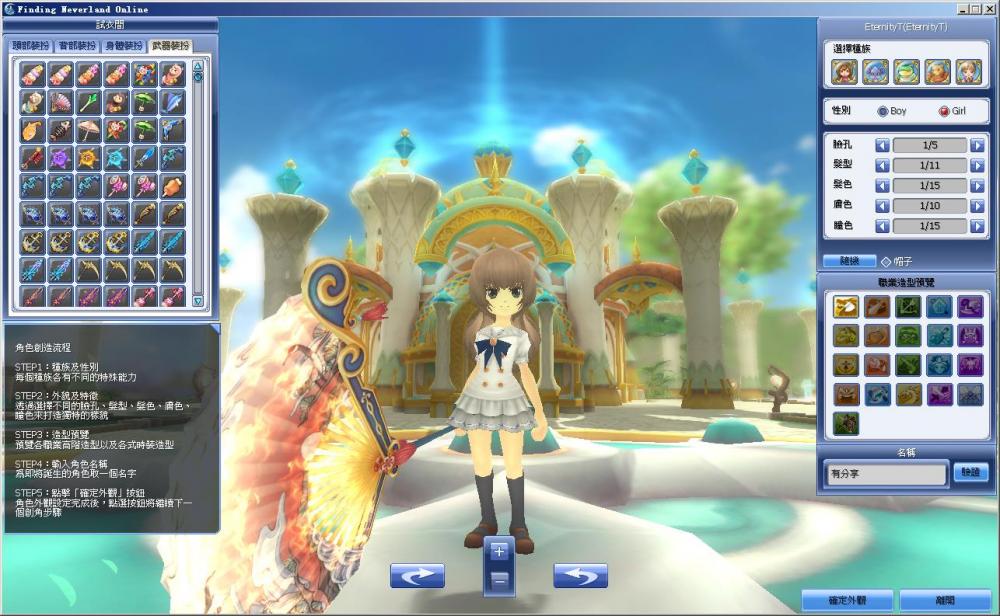Viewport: 1000px width, 616px height.
Task: Click the character 名稱 name input field
Action: pos(886,473)
